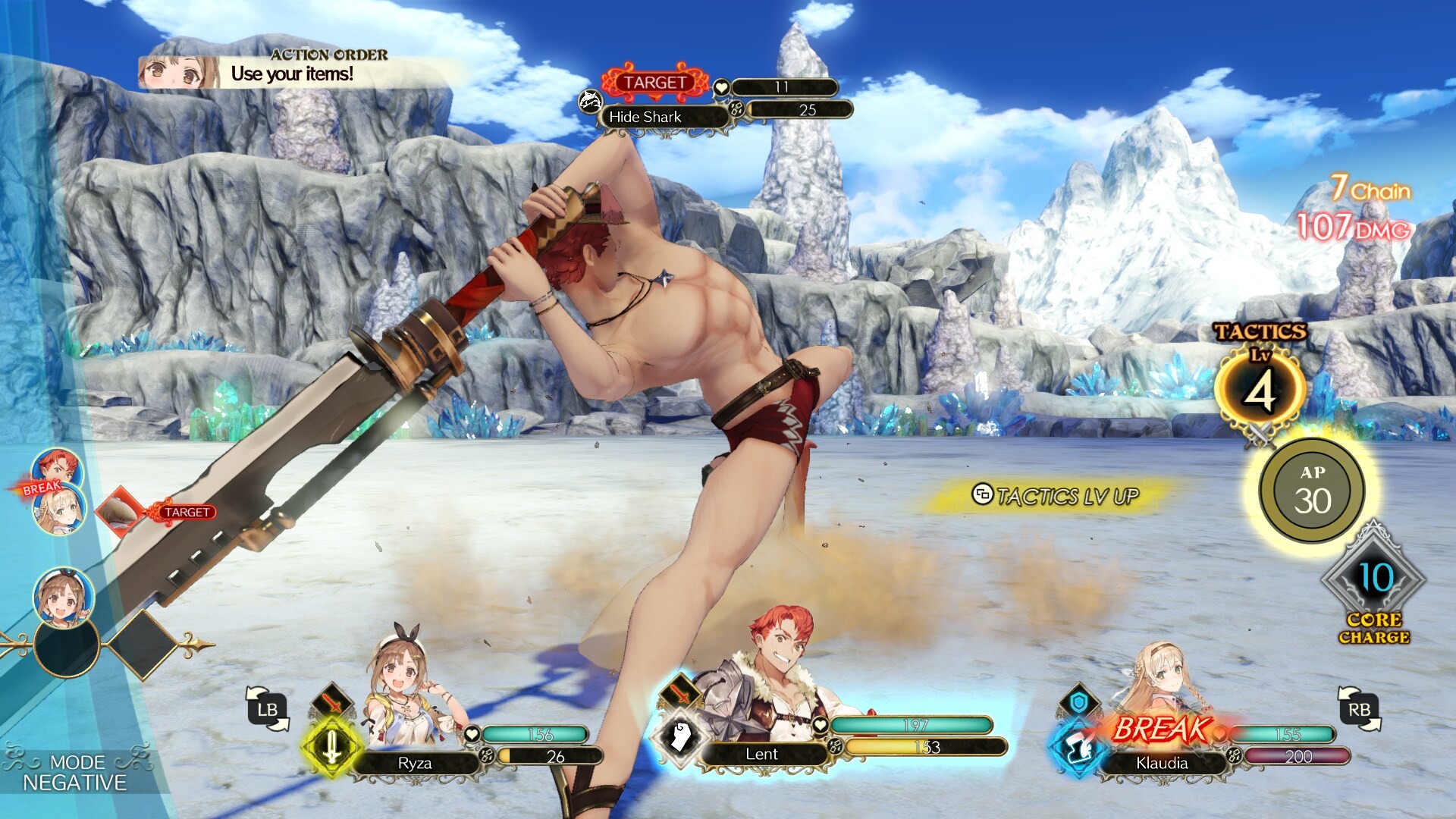Click Klaudia's BREAK status indicator
1456x819 pixels.
tap(1161, 729)
